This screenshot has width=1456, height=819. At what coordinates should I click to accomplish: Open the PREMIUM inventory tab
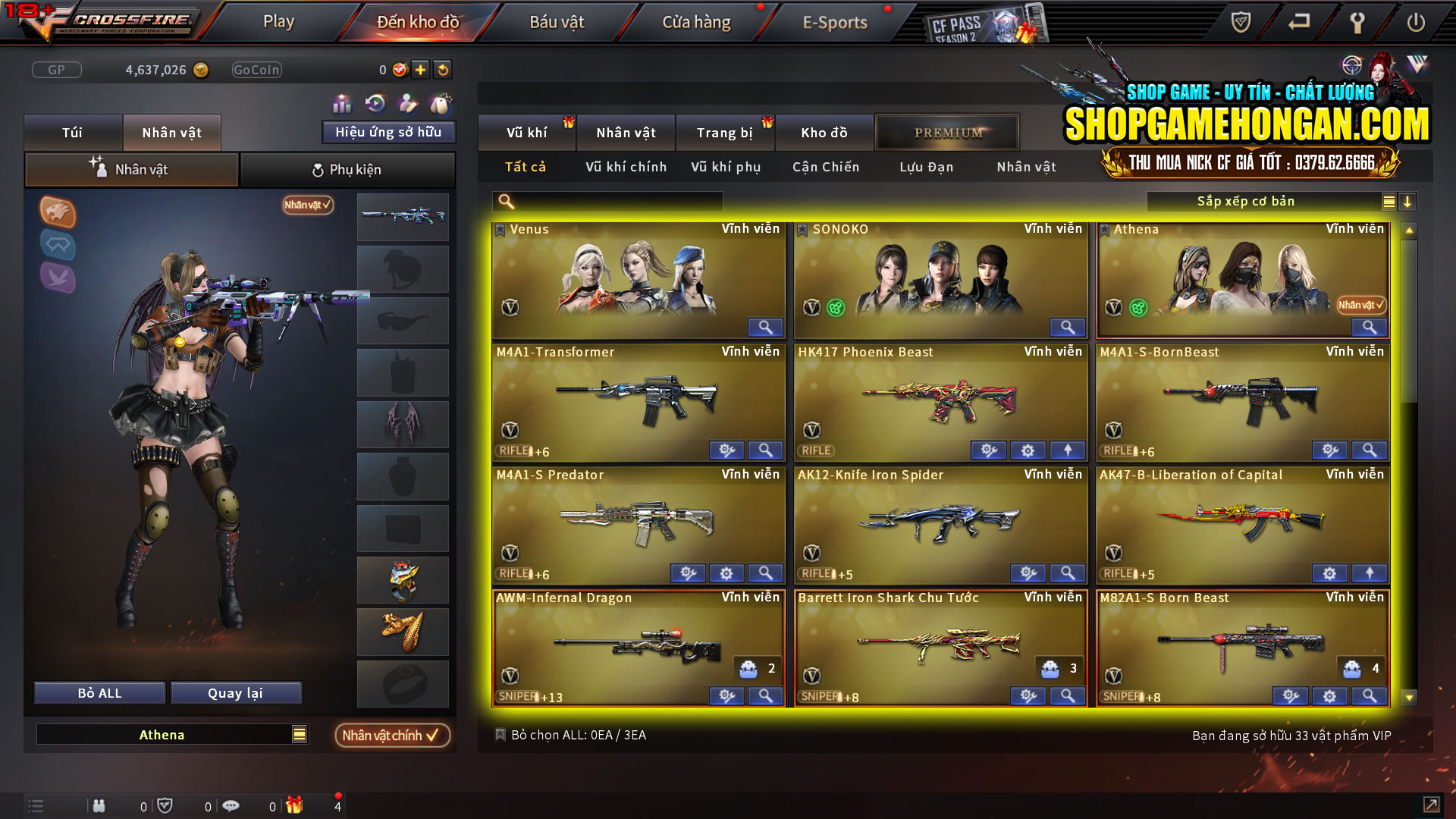(x=947, y=132)
